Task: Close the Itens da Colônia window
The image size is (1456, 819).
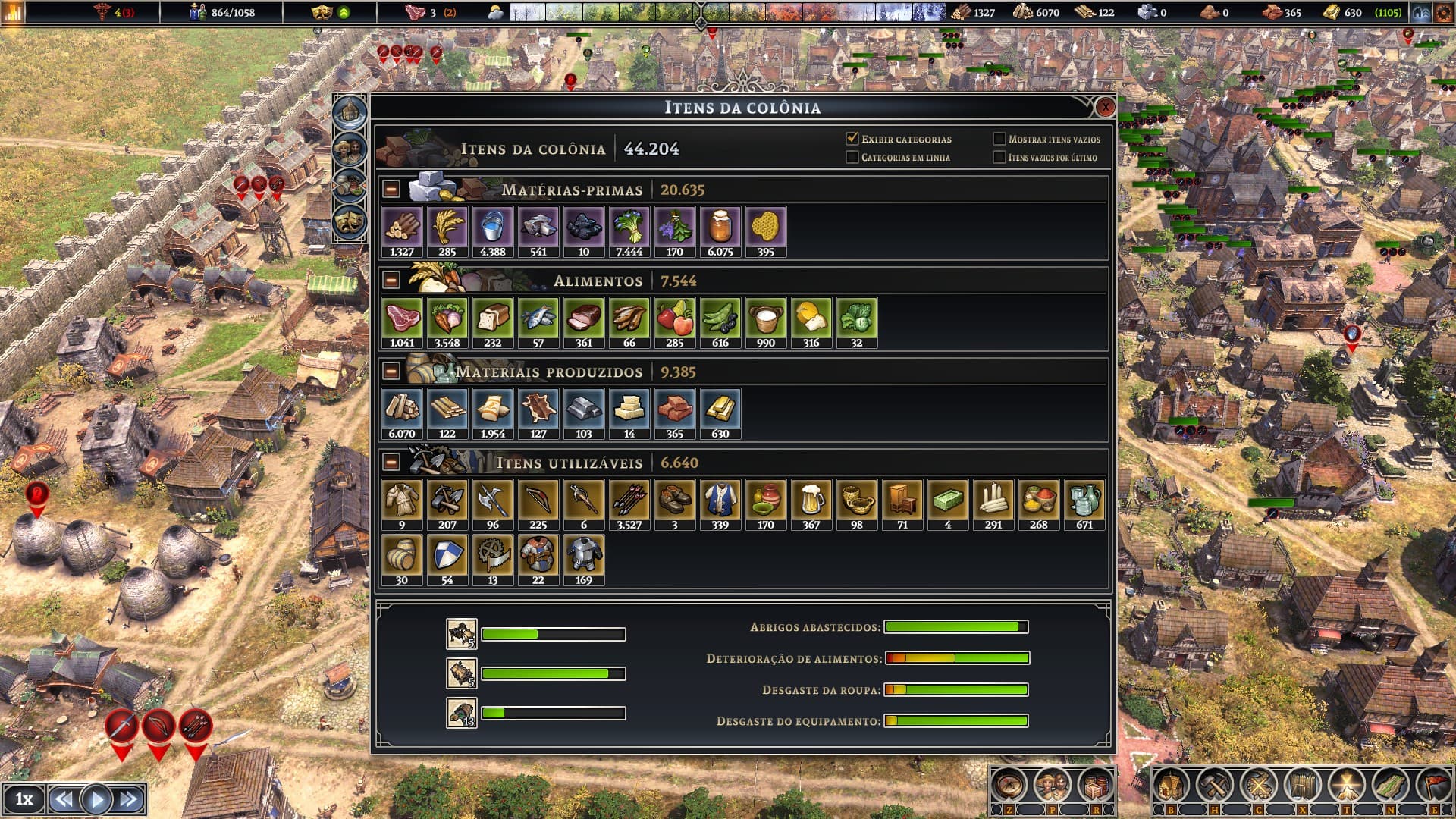Action: (1105, 107)
